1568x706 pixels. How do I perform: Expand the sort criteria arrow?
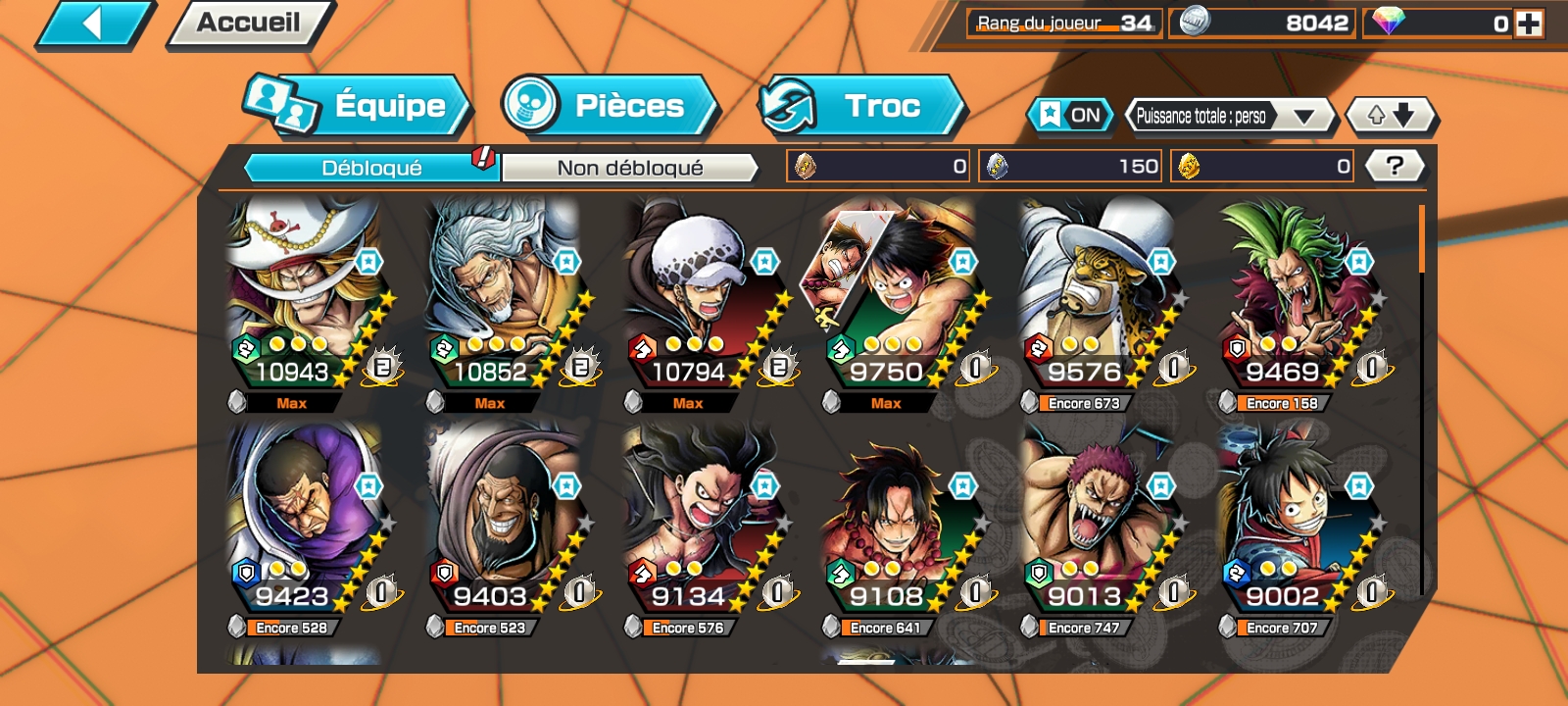[1304, 115]
